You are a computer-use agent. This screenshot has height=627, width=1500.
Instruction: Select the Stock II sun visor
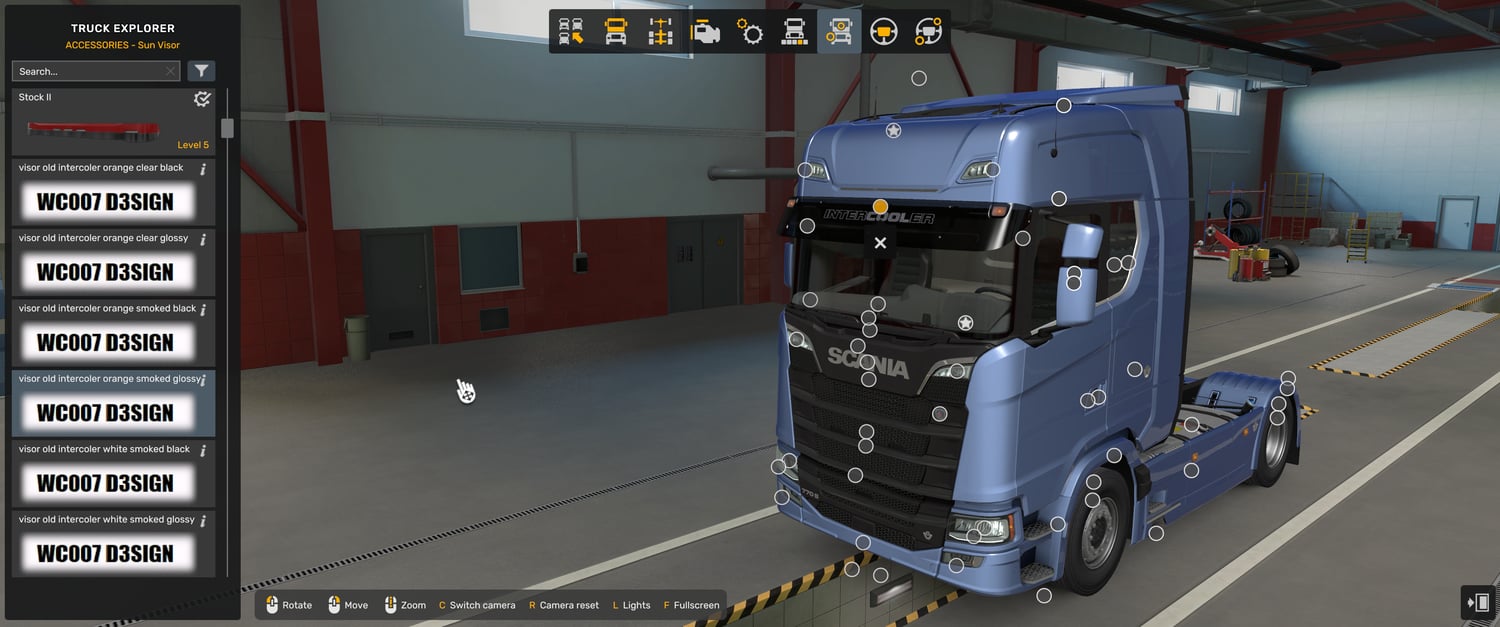point(113,122)
